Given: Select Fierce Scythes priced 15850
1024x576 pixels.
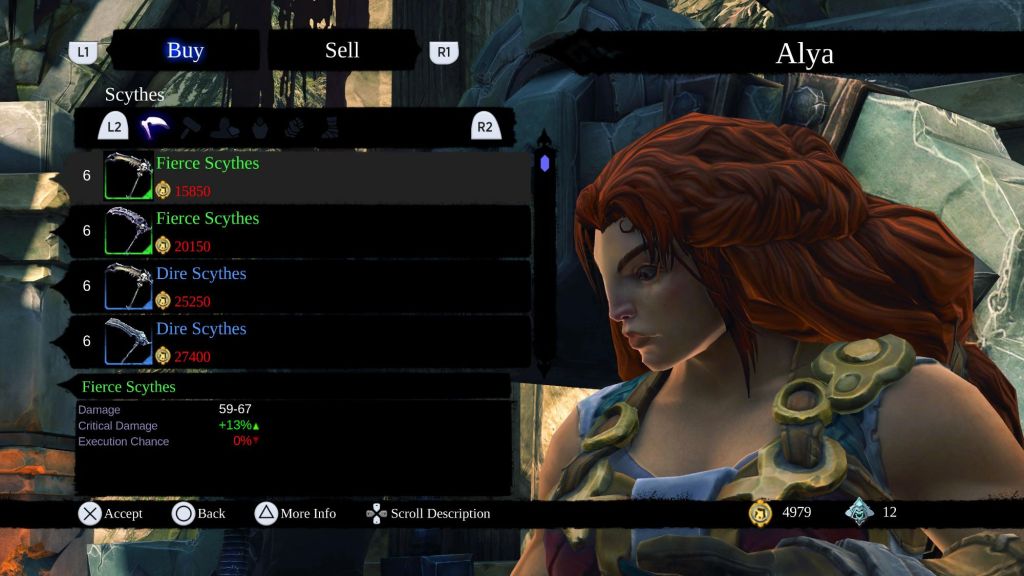Looking at the screenshot, I should tap(300, 176).
